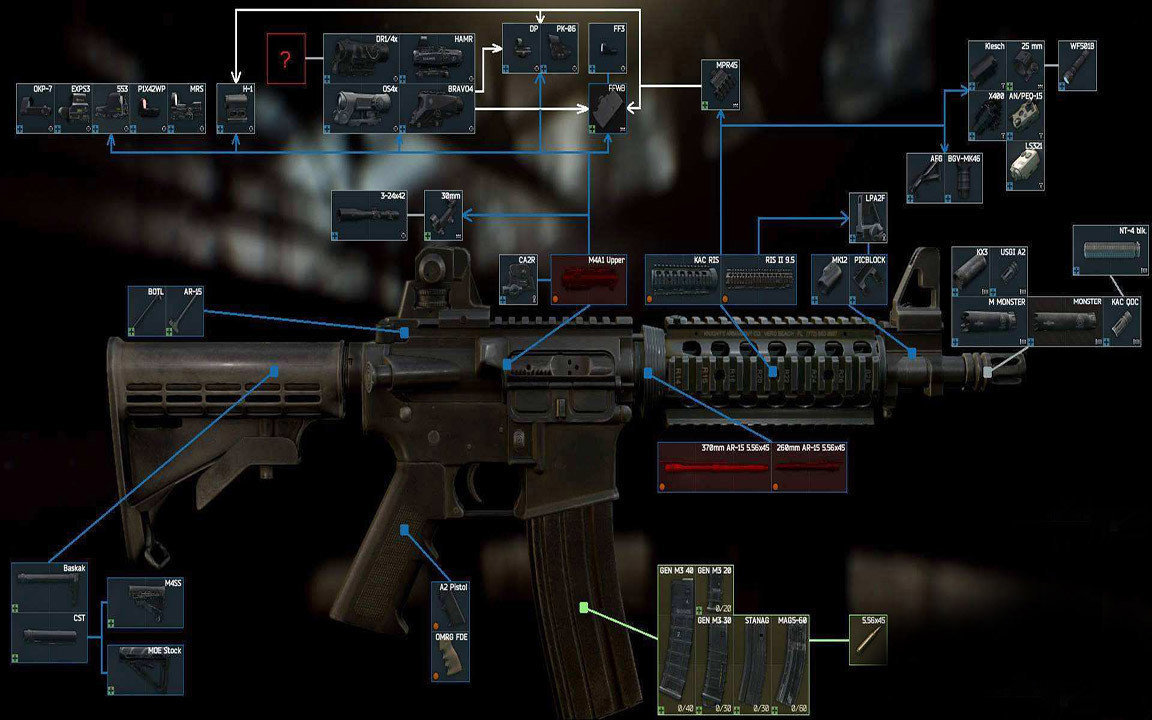Click the red question mark box
The image size is (1152, 720).
click(285, 58)
